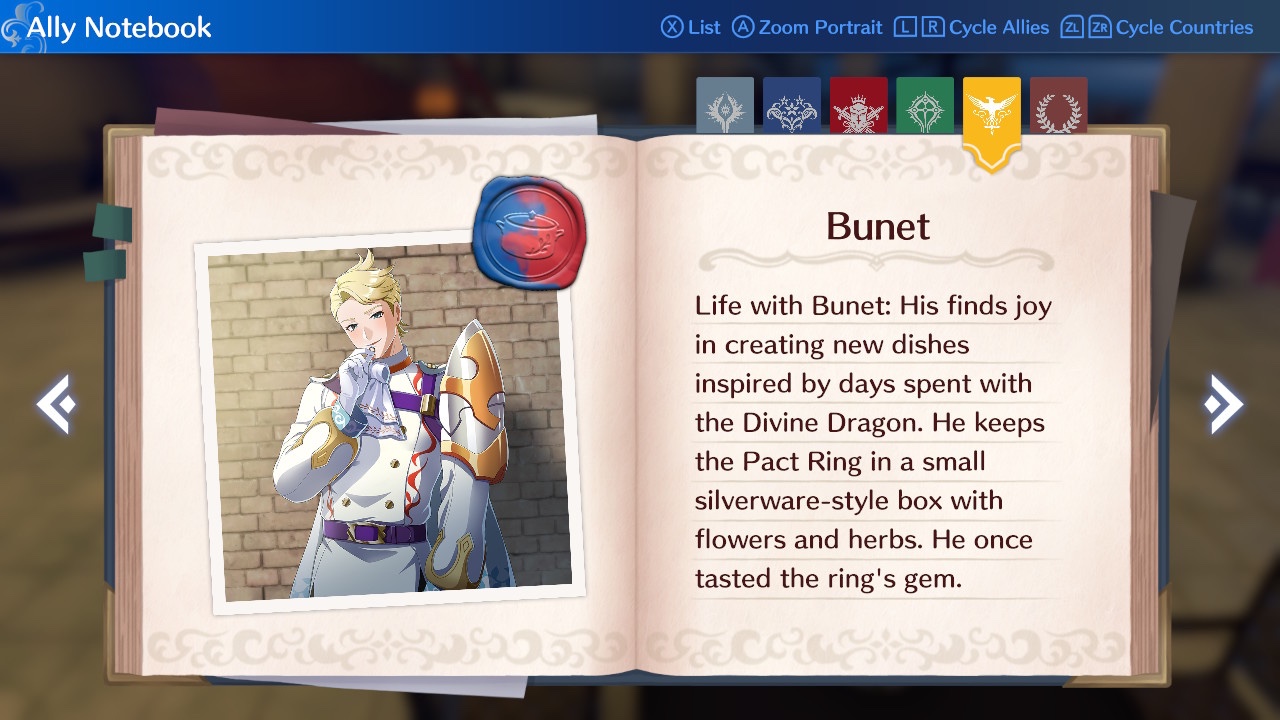Zoom in on Bunet's portrait photo
Image resolution: width=1280 pixels, height=720 pixels.
pyautogui.click(x=388, y=425)
